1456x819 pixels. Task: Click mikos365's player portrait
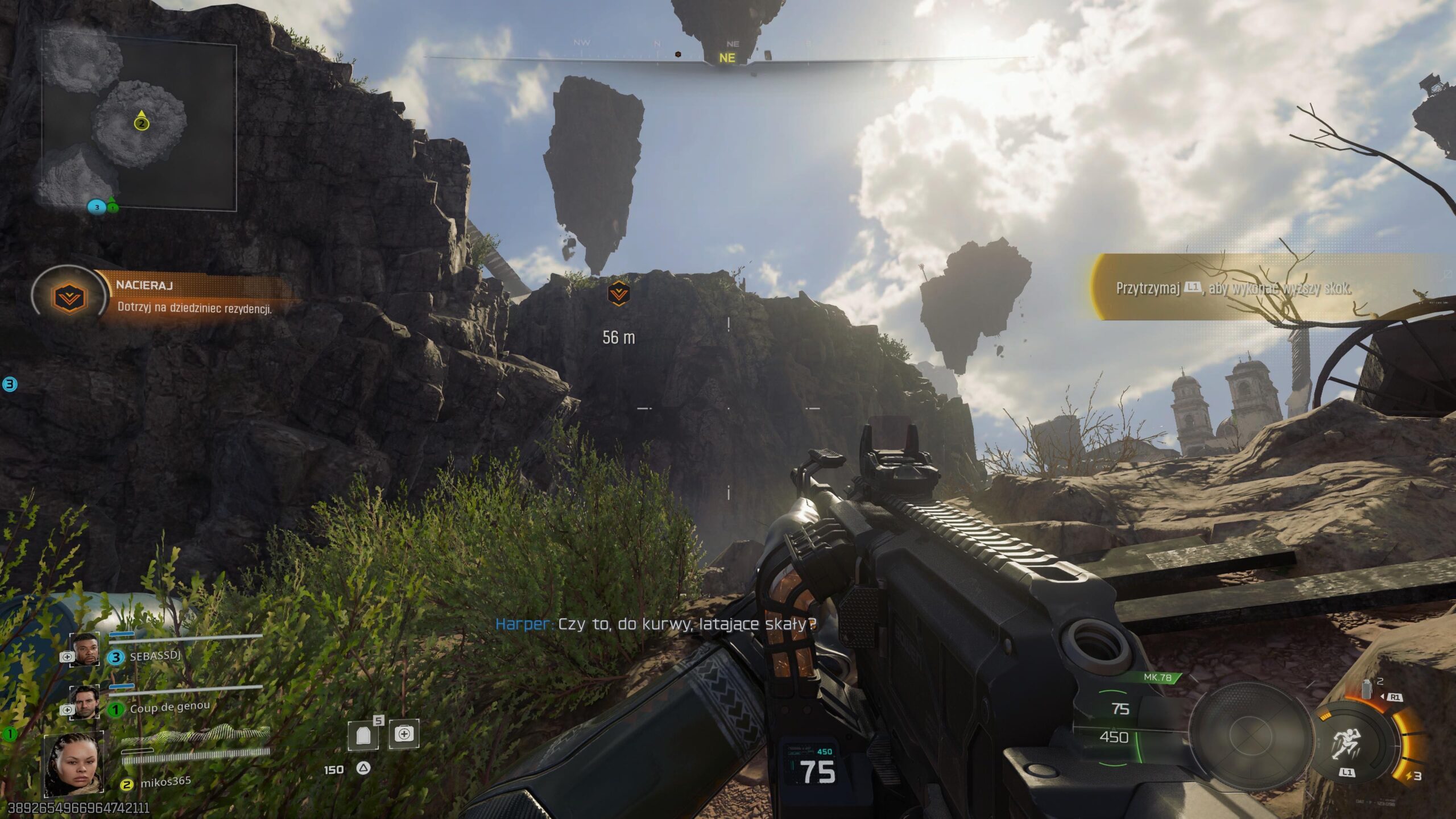(74, 764)
